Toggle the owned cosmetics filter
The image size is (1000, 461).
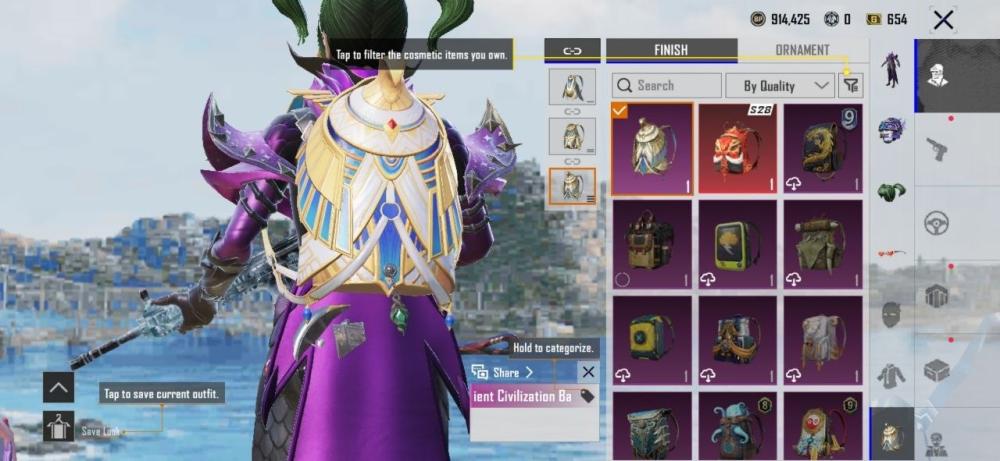click(x=850, y=86)
